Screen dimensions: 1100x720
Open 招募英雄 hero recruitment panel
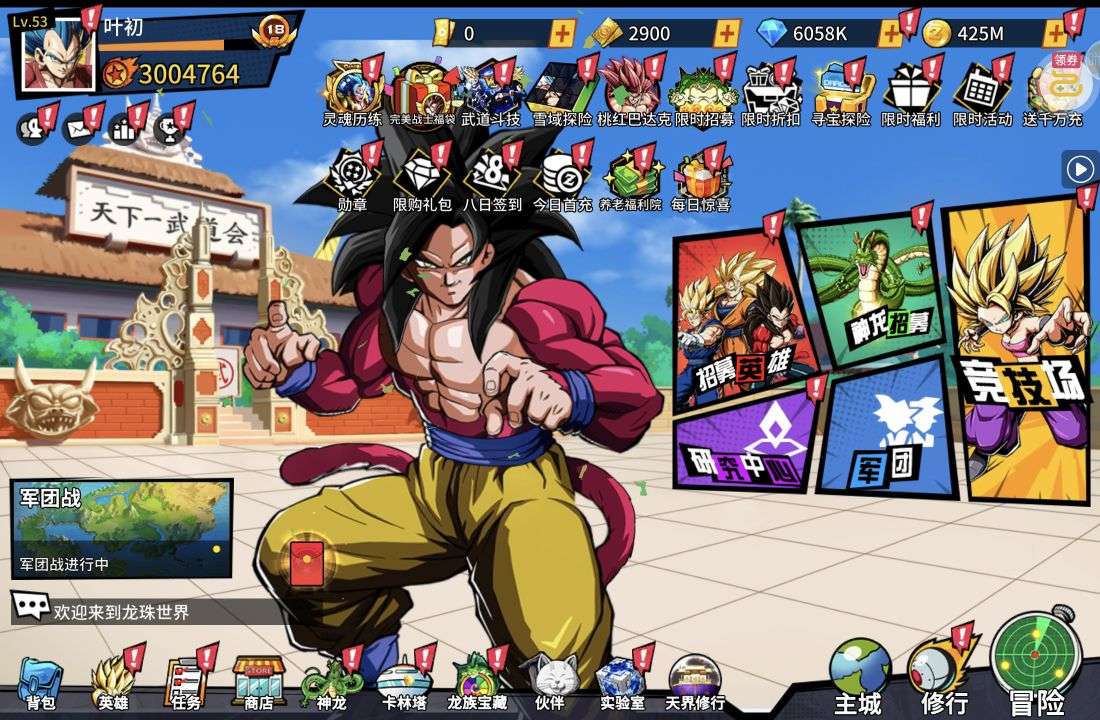(740, 320)
